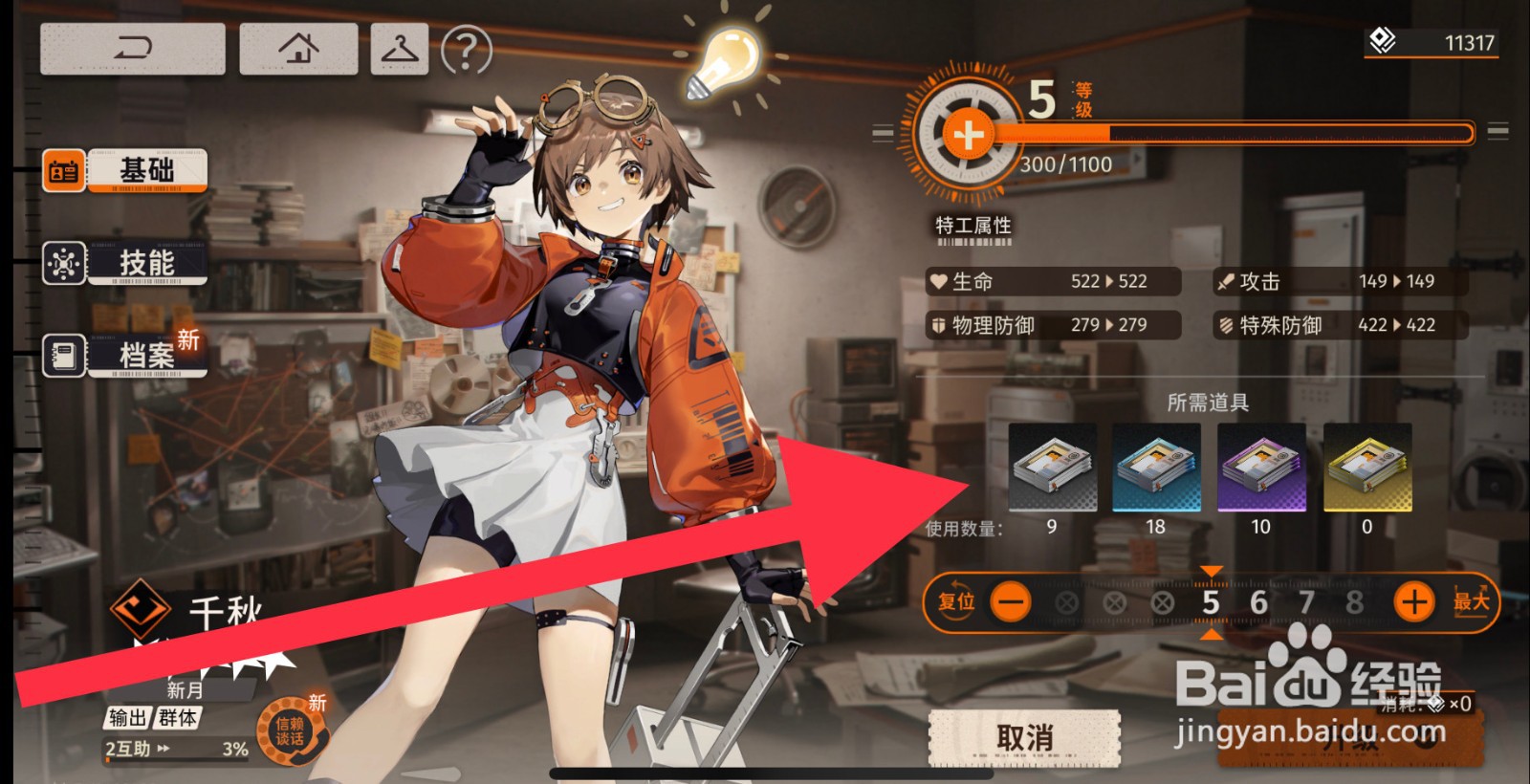The image size is (1530, 784).
Task: Select the gray intel material item
Action: click(1052, 468)
